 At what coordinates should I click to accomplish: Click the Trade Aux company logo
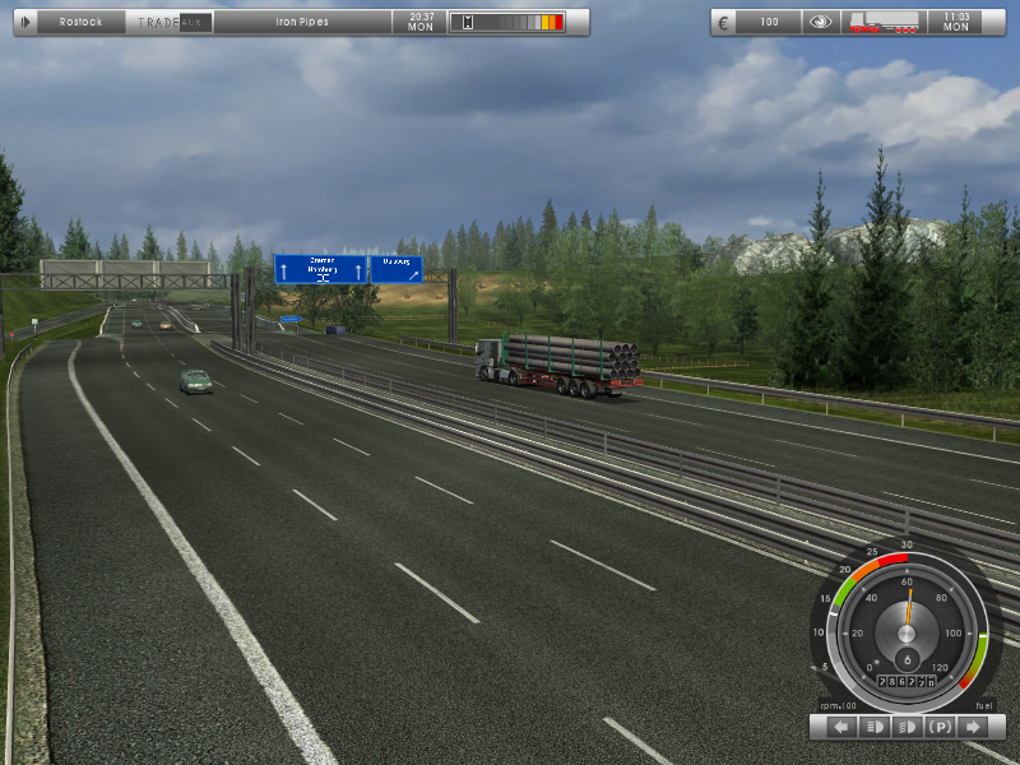coord(169,22)
